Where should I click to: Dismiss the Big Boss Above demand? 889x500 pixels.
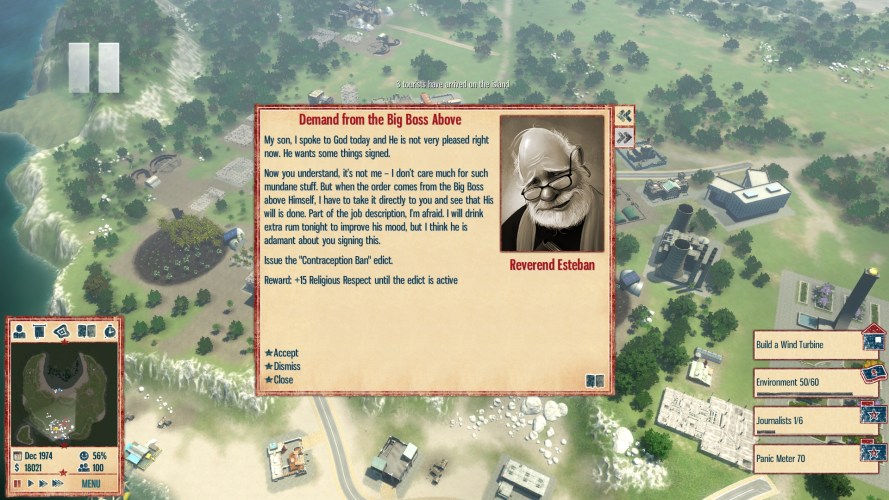point(285,366)
